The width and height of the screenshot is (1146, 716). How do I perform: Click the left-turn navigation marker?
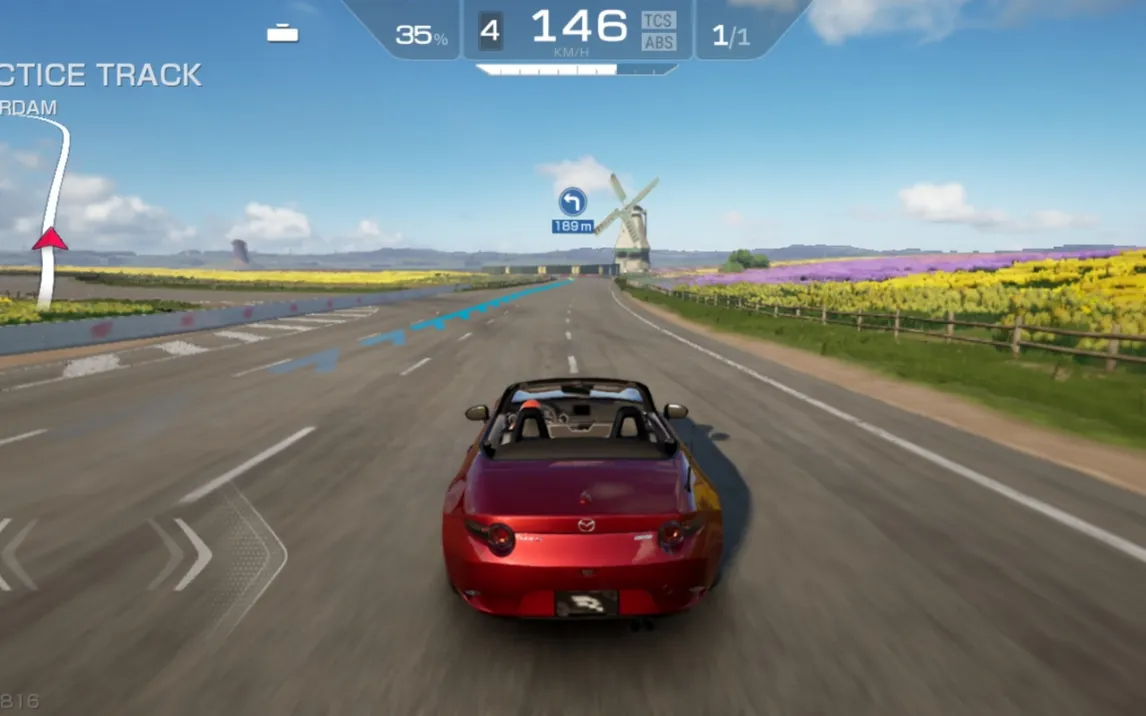tap(572, 202)
